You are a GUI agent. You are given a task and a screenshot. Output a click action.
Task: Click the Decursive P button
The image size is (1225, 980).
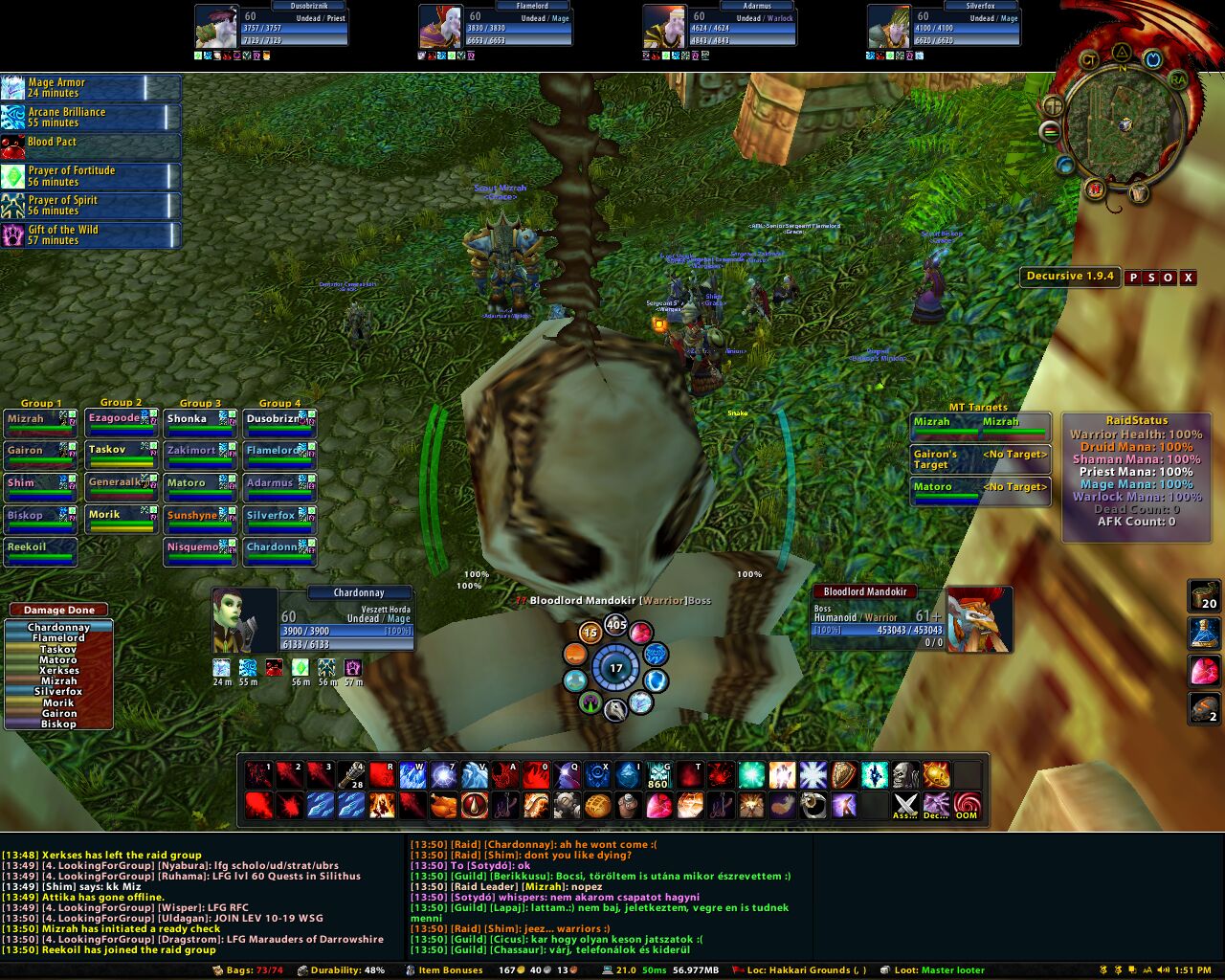(x=1133, y=278)
